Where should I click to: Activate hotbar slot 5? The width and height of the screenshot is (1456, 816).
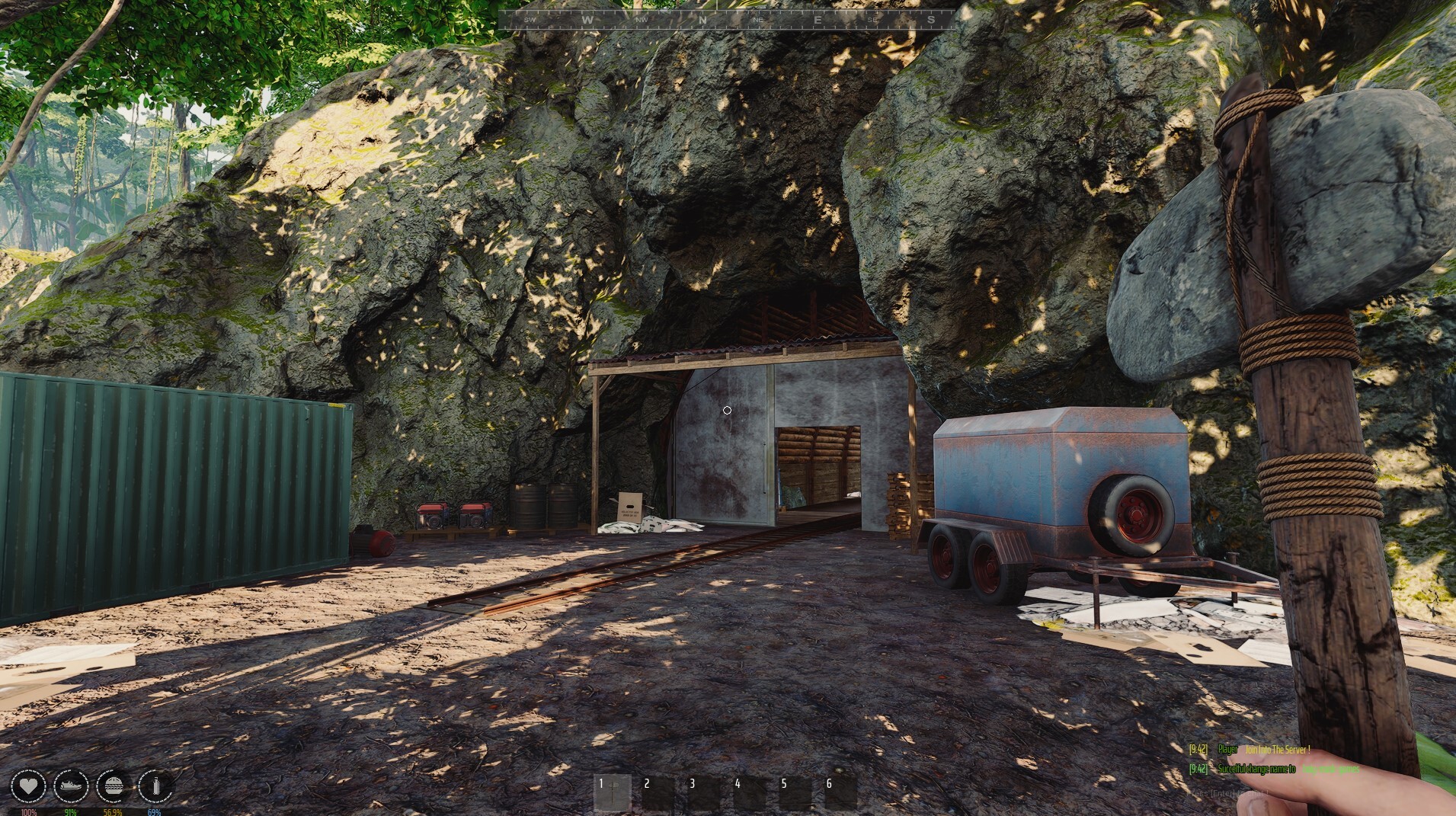795,793
